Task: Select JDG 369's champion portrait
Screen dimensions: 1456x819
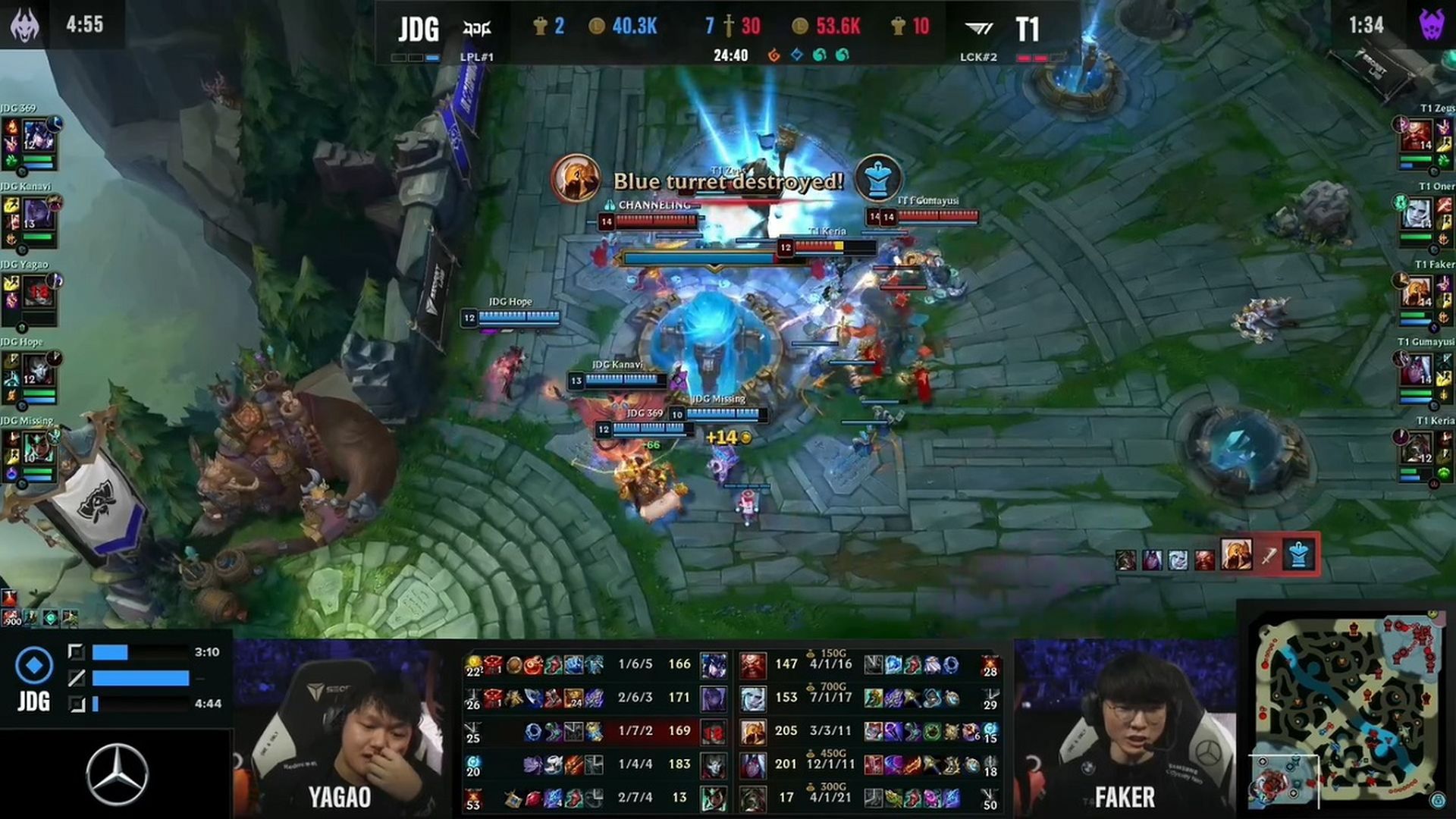Action: click(38, 136)
